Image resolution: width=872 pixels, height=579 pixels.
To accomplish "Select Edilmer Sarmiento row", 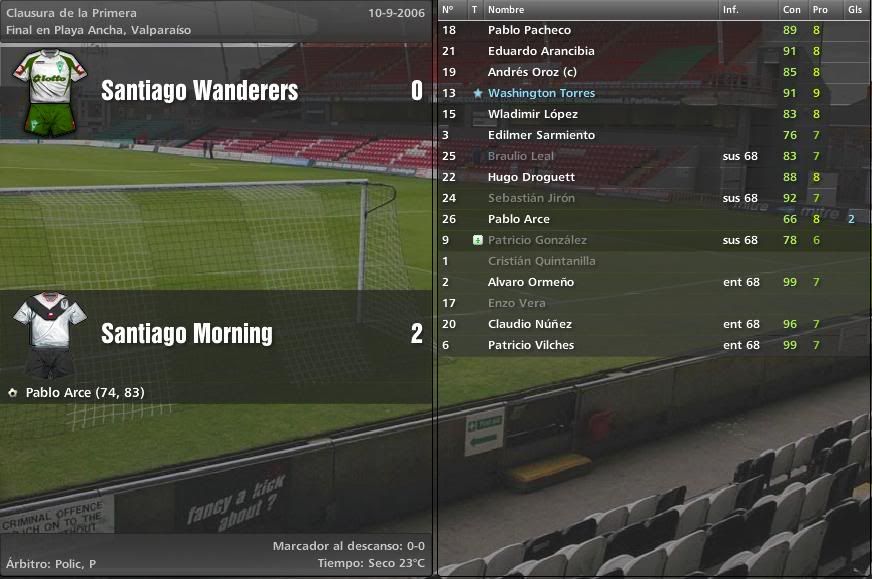I will [541, 135].
